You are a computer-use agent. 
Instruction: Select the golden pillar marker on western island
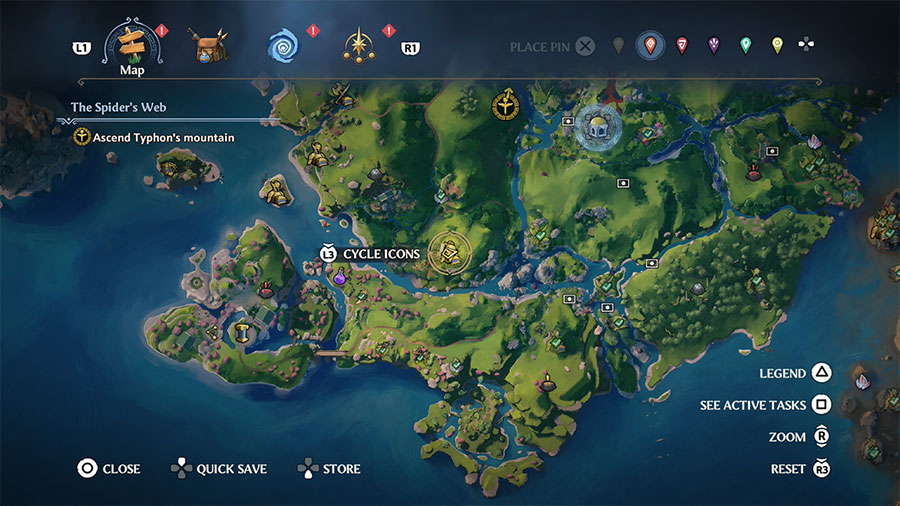[x=241, y=332]
